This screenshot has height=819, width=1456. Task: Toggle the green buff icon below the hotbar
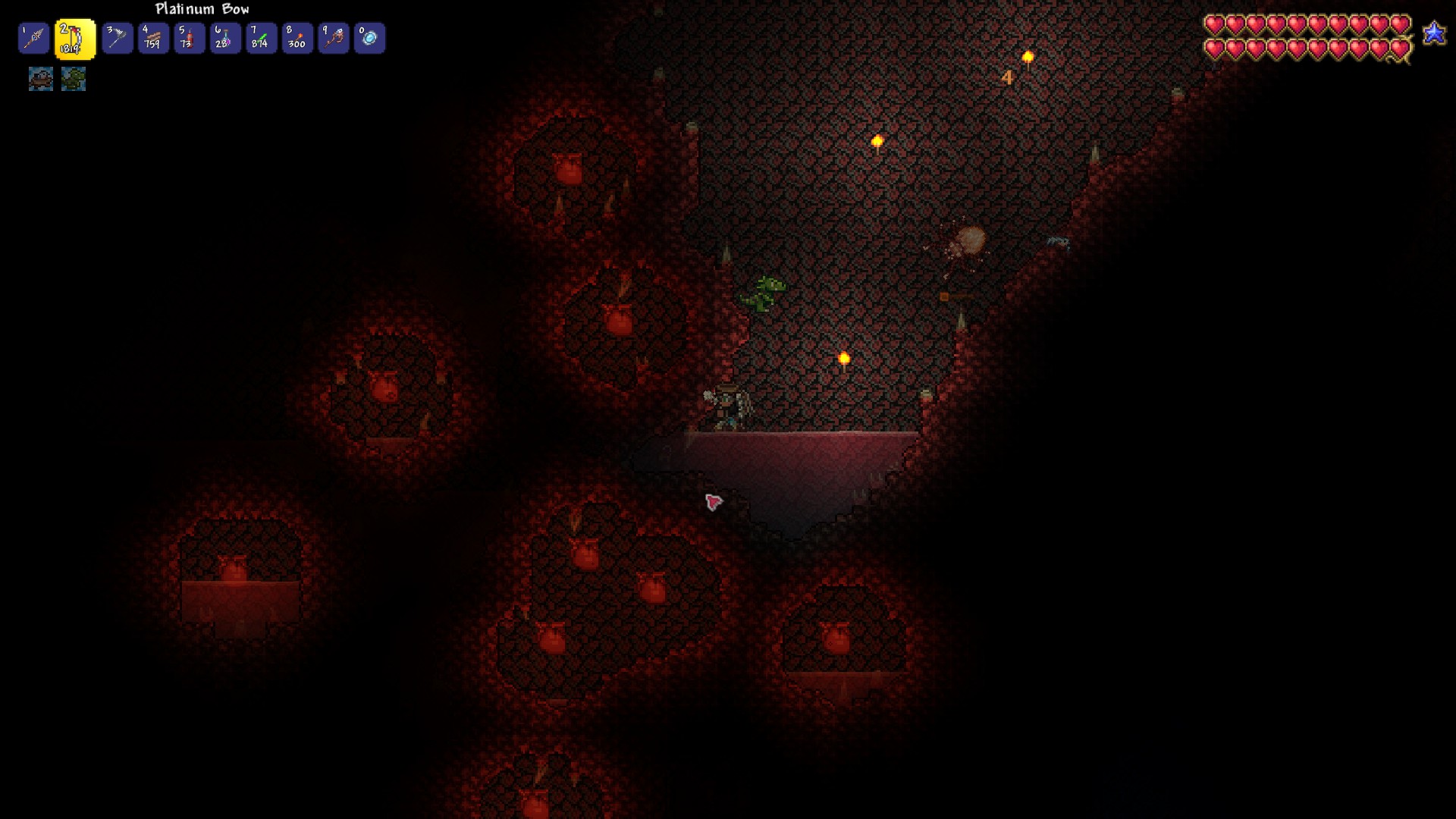pos(74,78)
